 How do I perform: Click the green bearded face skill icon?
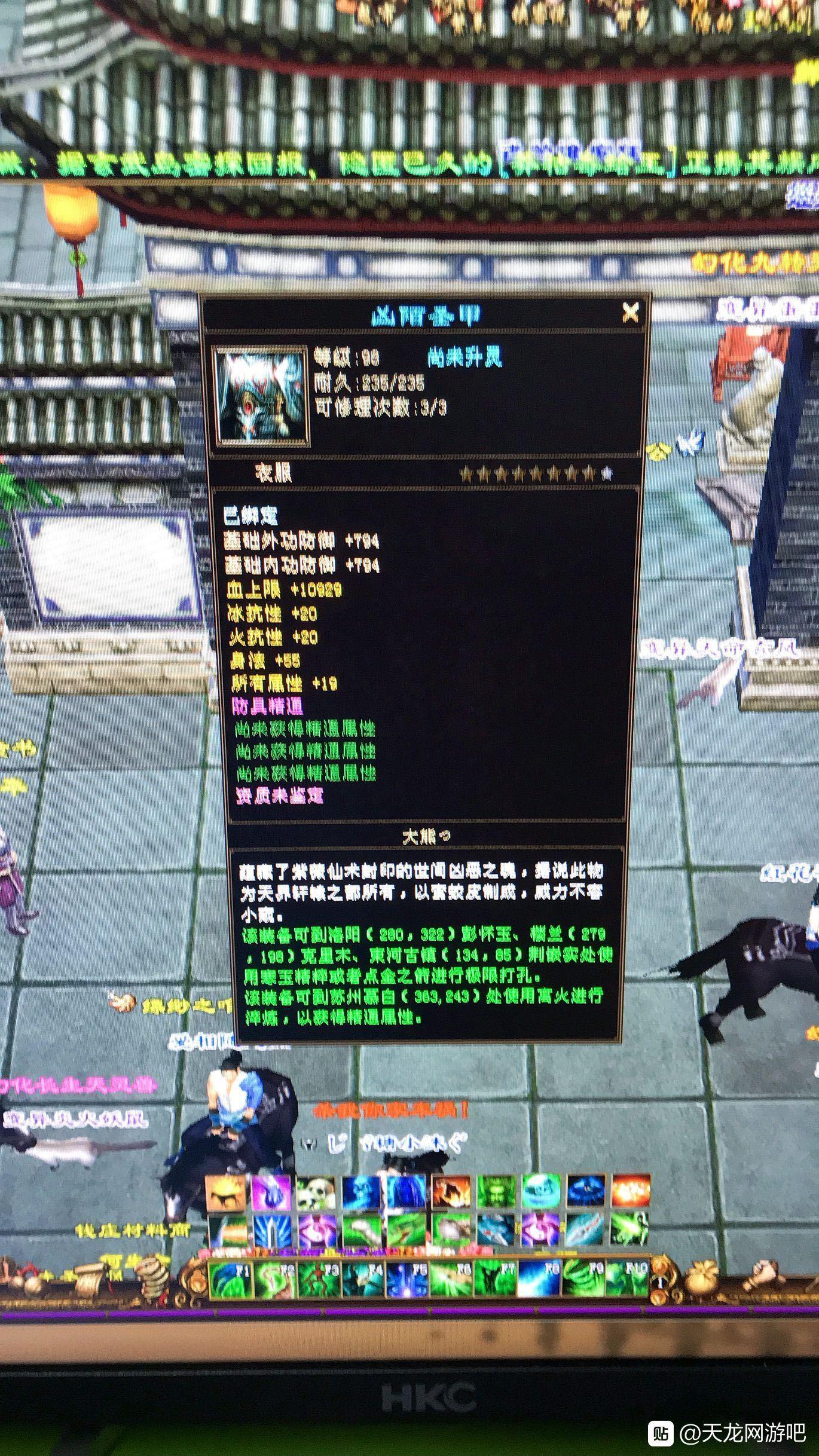[494, 1191]
